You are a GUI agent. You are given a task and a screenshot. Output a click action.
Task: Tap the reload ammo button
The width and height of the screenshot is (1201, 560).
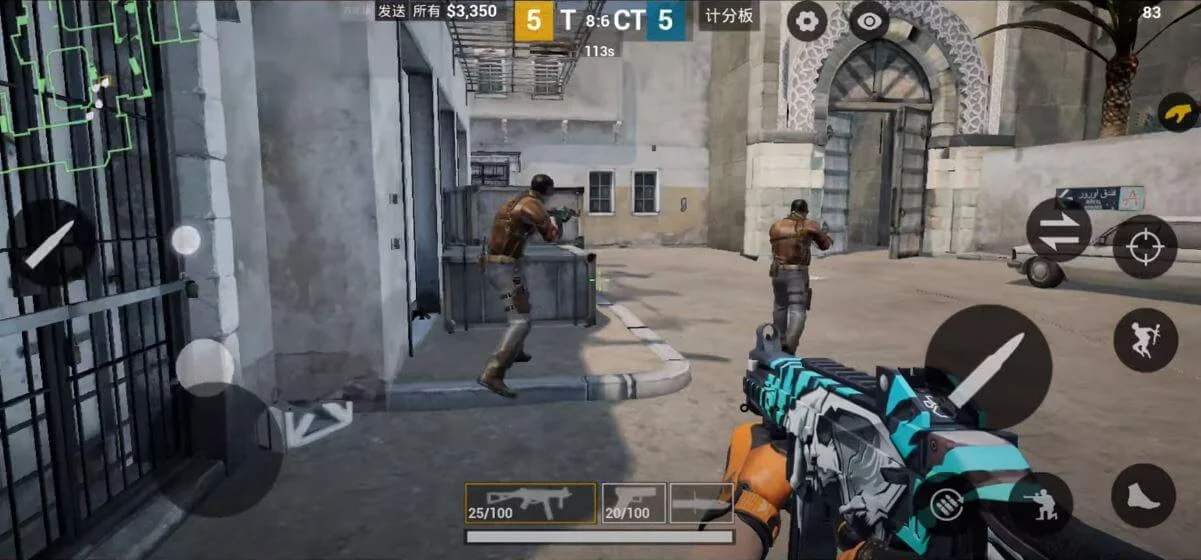(946, 504)
